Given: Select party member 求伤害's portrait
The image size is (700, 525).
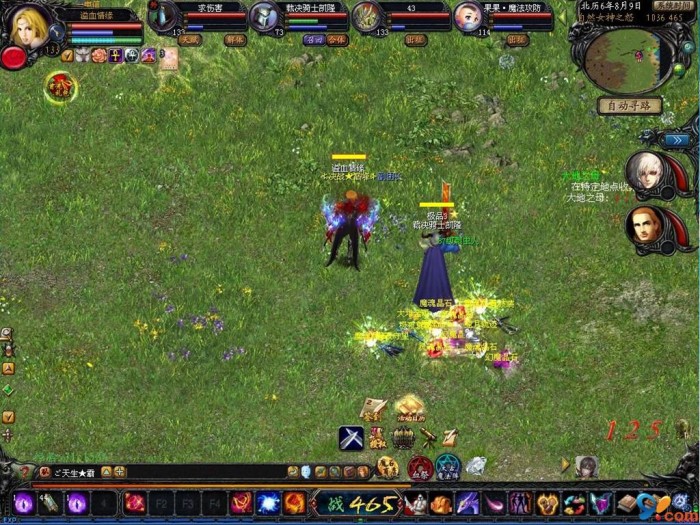Looking at the screenshot, I should click(164, 17).
